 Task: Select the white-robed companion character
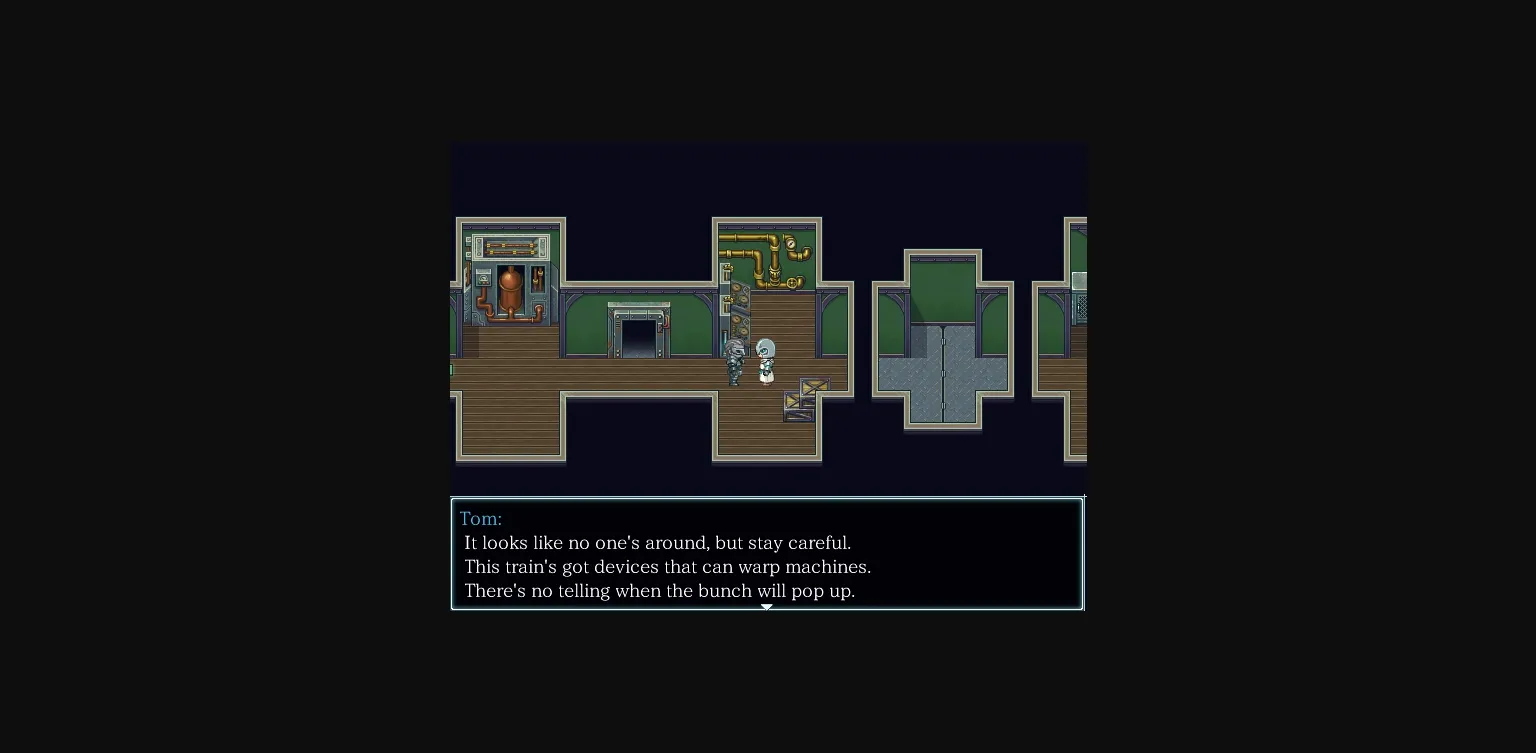(766, 363)
